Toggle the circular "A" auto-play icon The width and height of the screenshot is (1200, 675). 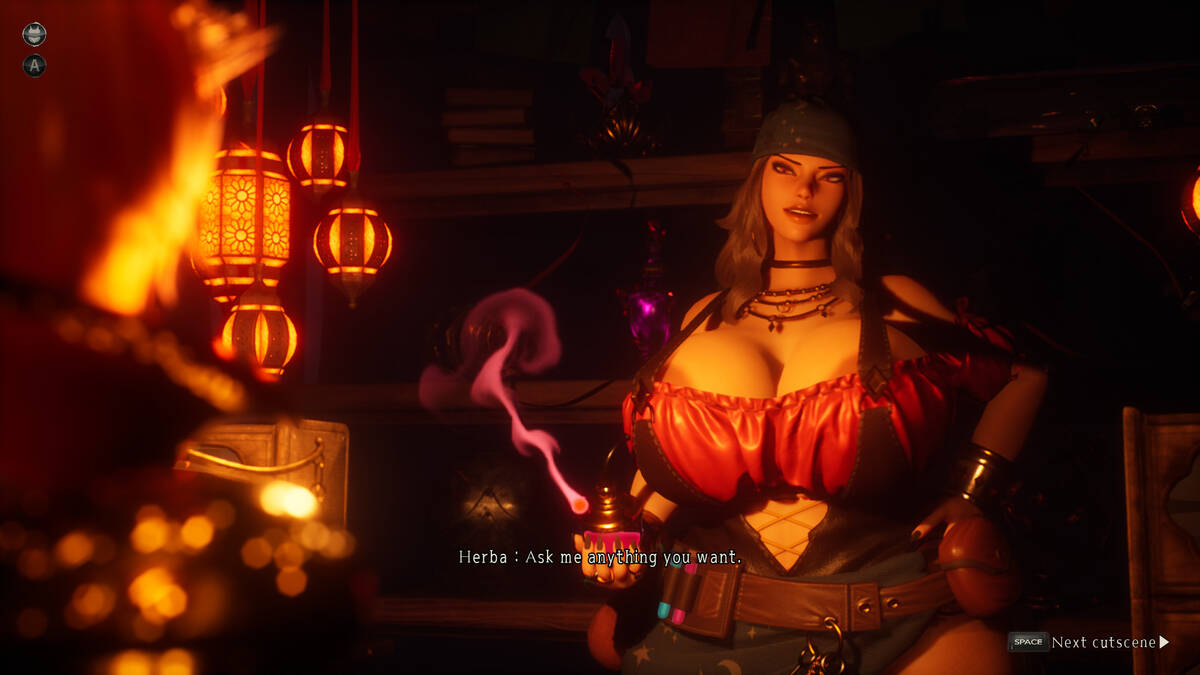click(x=34, y=66)
